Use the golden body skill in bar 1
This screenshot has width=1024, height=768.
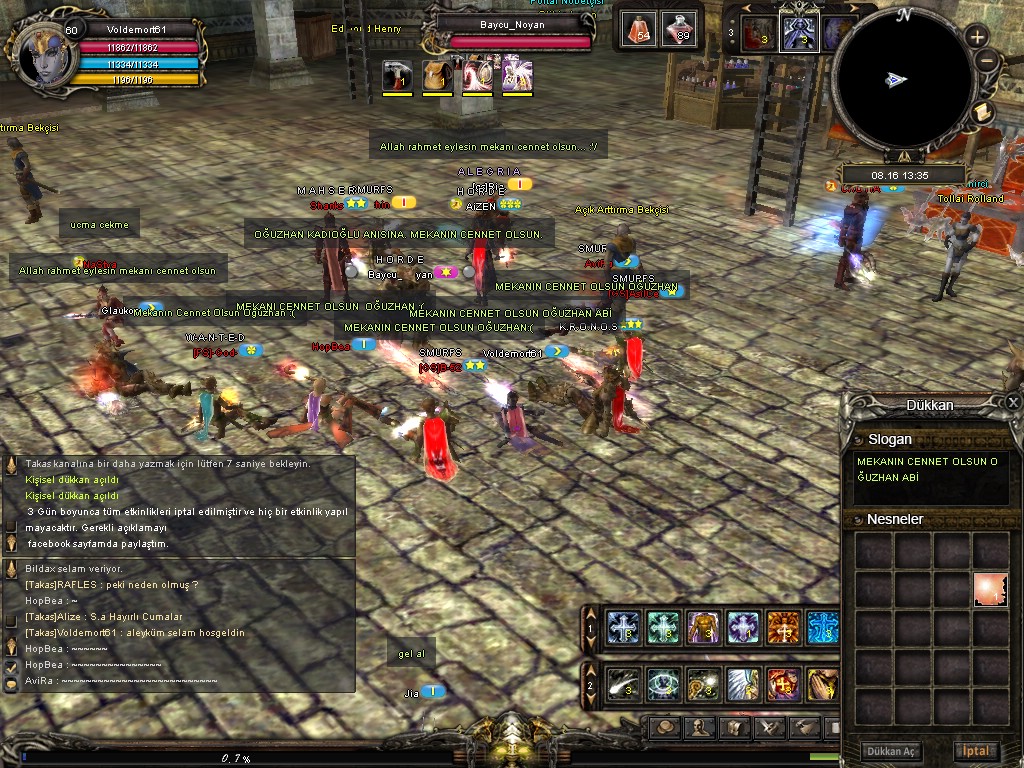[x=703, y=628]
